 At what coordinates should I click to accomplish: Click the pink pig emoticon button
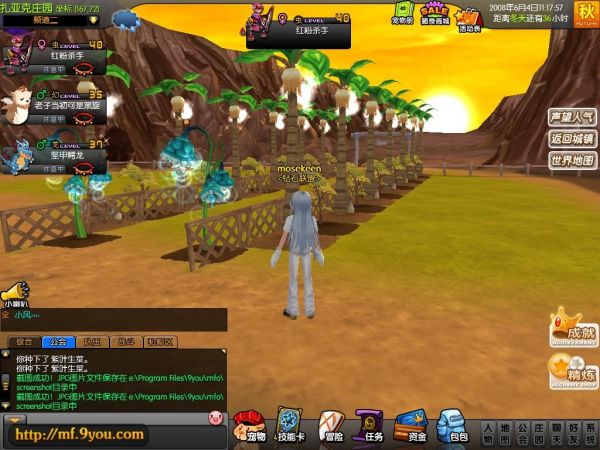pyautogui.click(x=213, y=416)
